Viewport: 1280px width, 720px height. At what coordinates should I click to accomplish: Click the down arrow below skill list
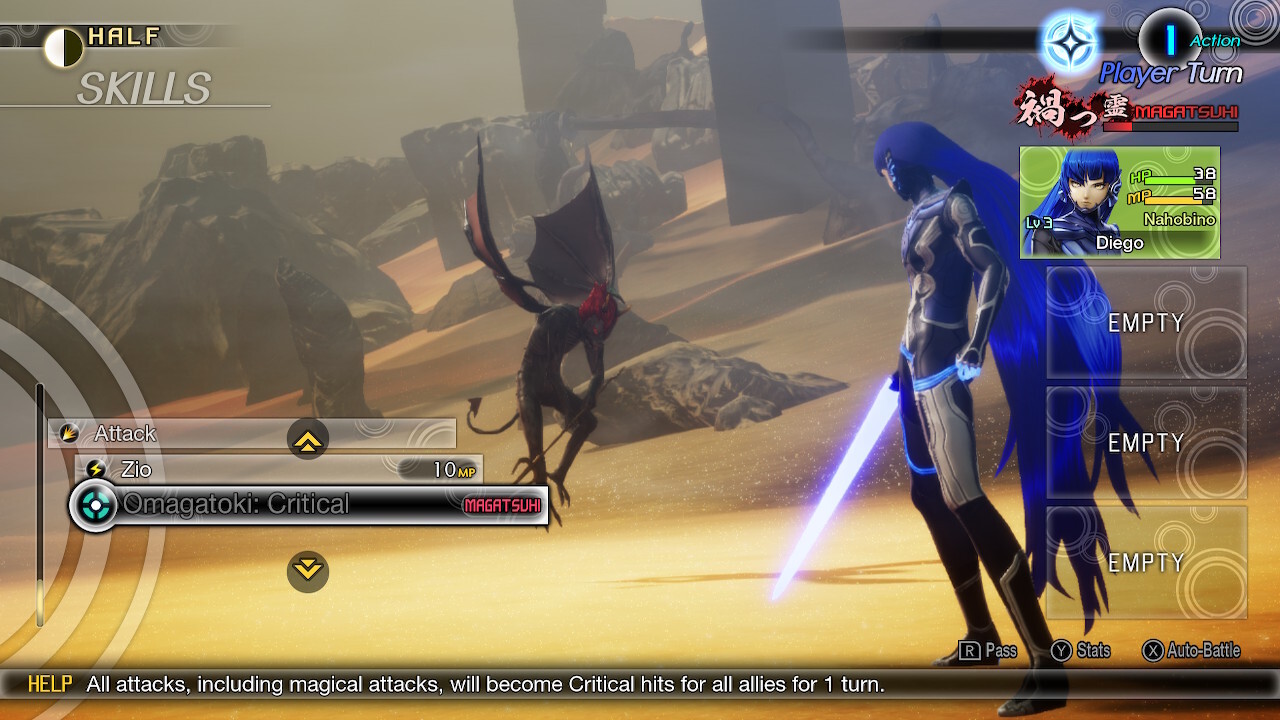308,571
